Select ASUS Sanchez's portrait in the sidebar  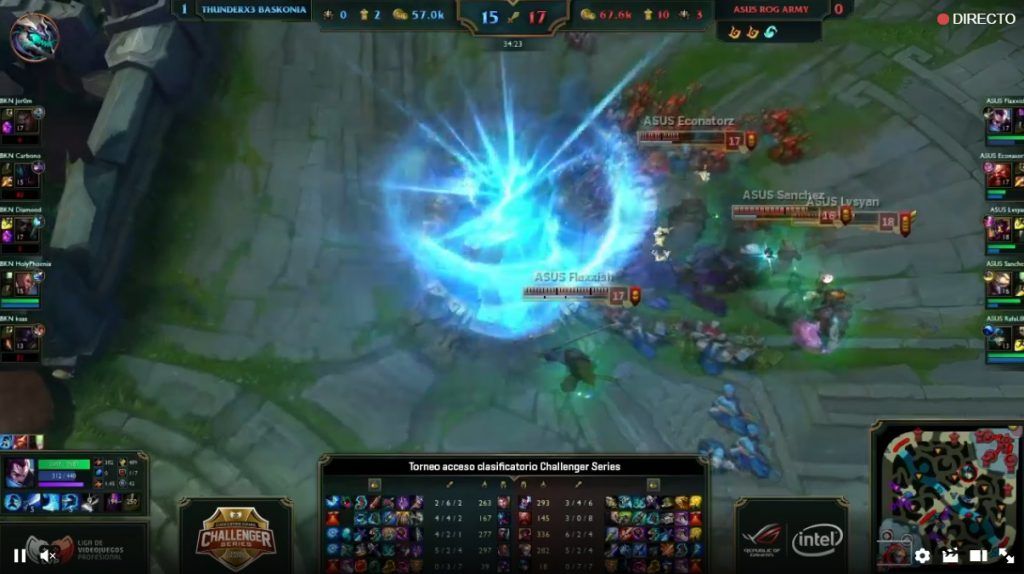(999, 283)
